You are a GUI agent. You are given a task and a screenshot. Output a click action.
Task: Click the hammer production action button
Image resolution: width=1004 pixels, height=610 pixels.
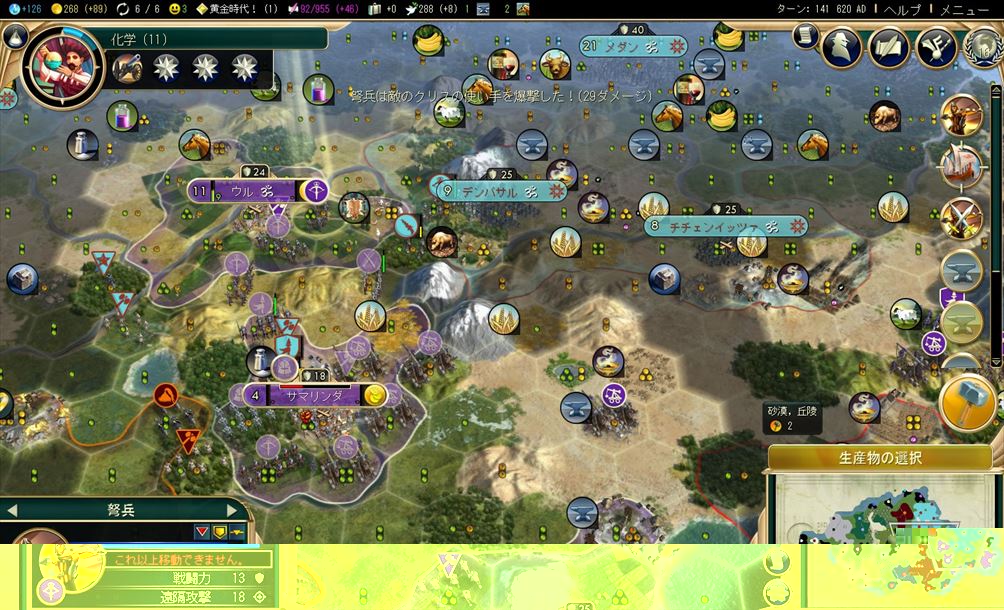[x=968, y=401]
